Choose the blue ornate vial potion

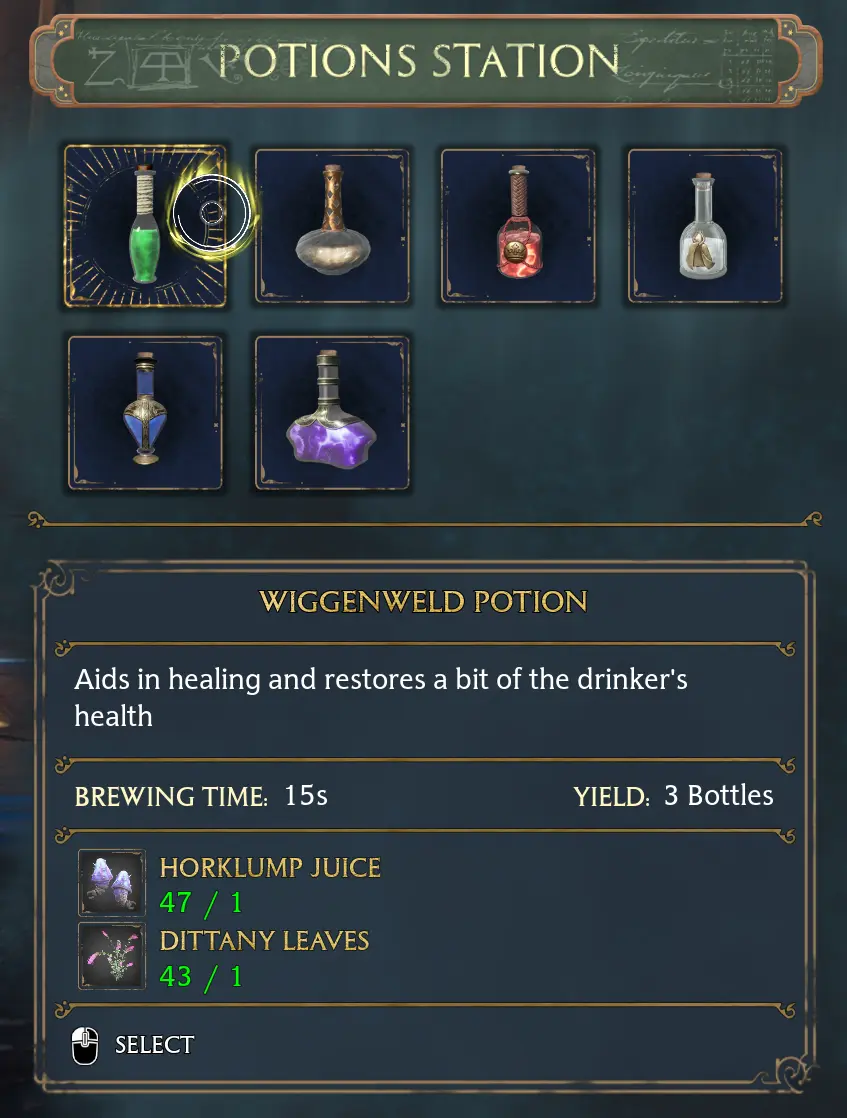click(x=145, y=413)
